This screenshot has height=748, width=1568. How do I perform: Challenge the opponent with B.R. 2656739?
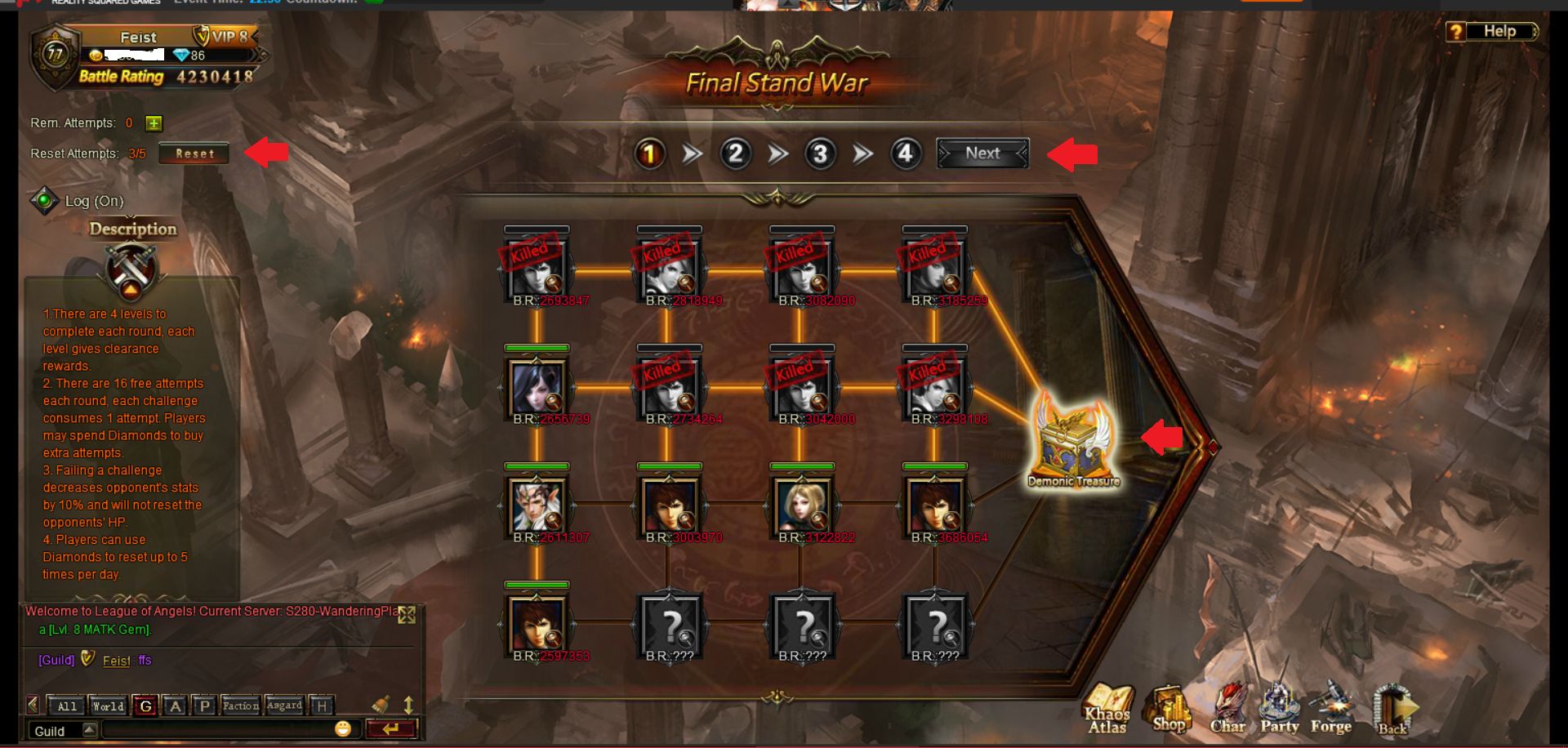[x=537, y=386]
